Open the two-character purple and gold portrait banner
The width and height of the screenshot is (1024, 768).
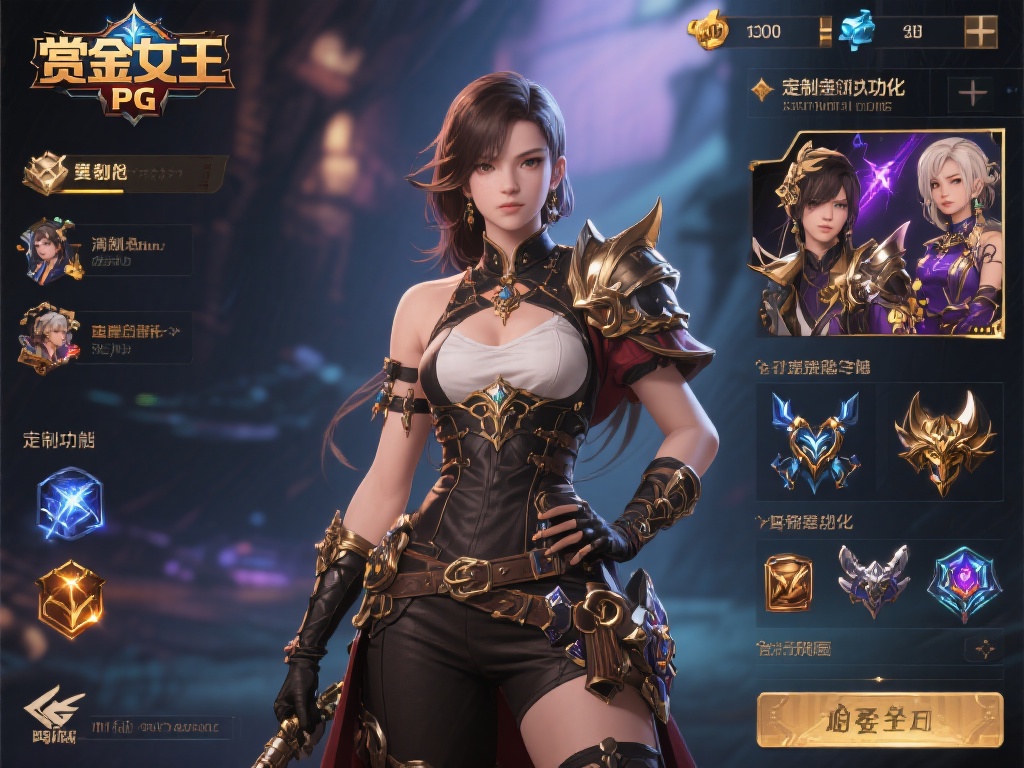point(876,233)
